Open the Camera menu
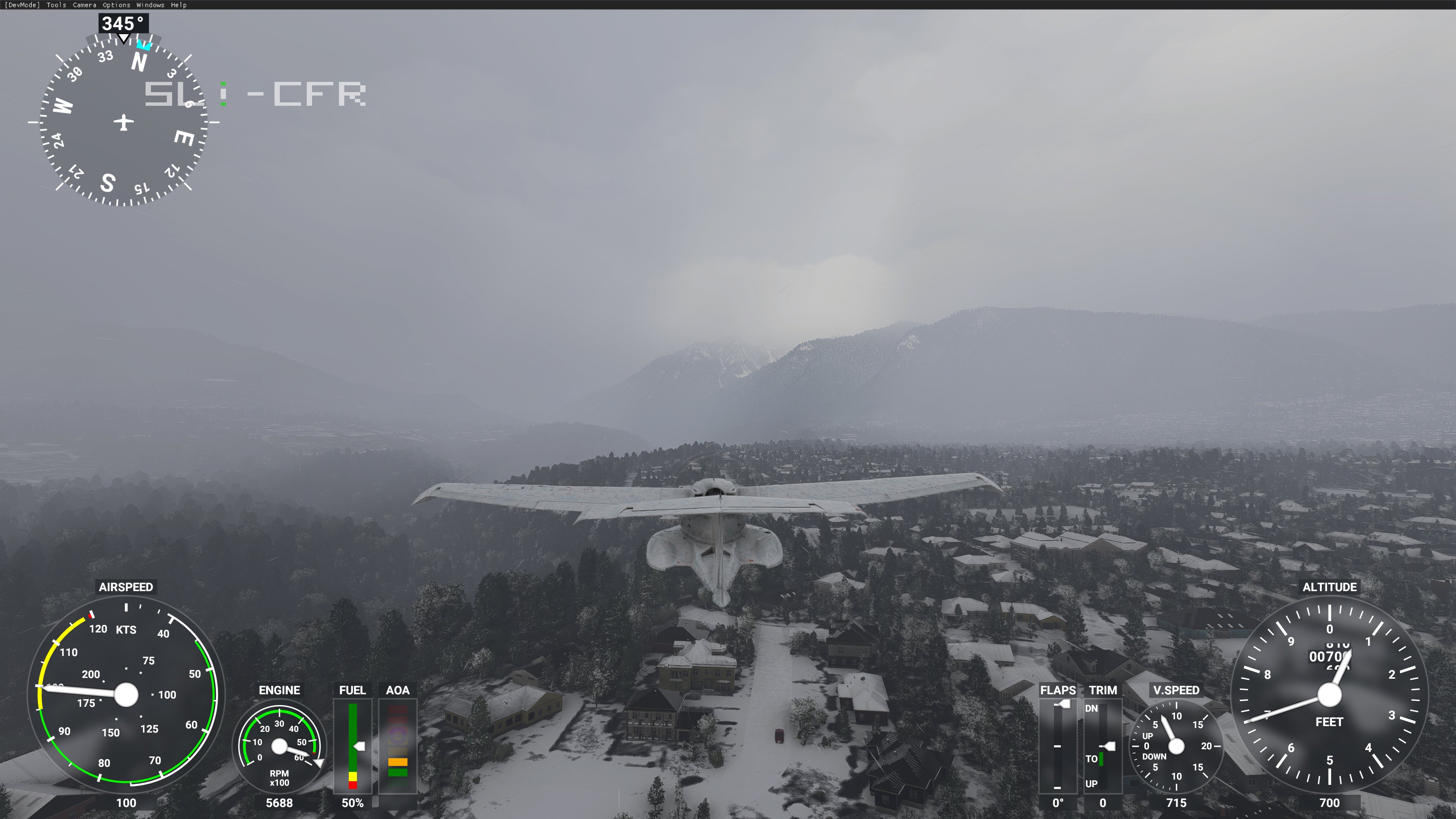Image resolution: width=1456 pixels, height=819 pixels. click(84, 5)
